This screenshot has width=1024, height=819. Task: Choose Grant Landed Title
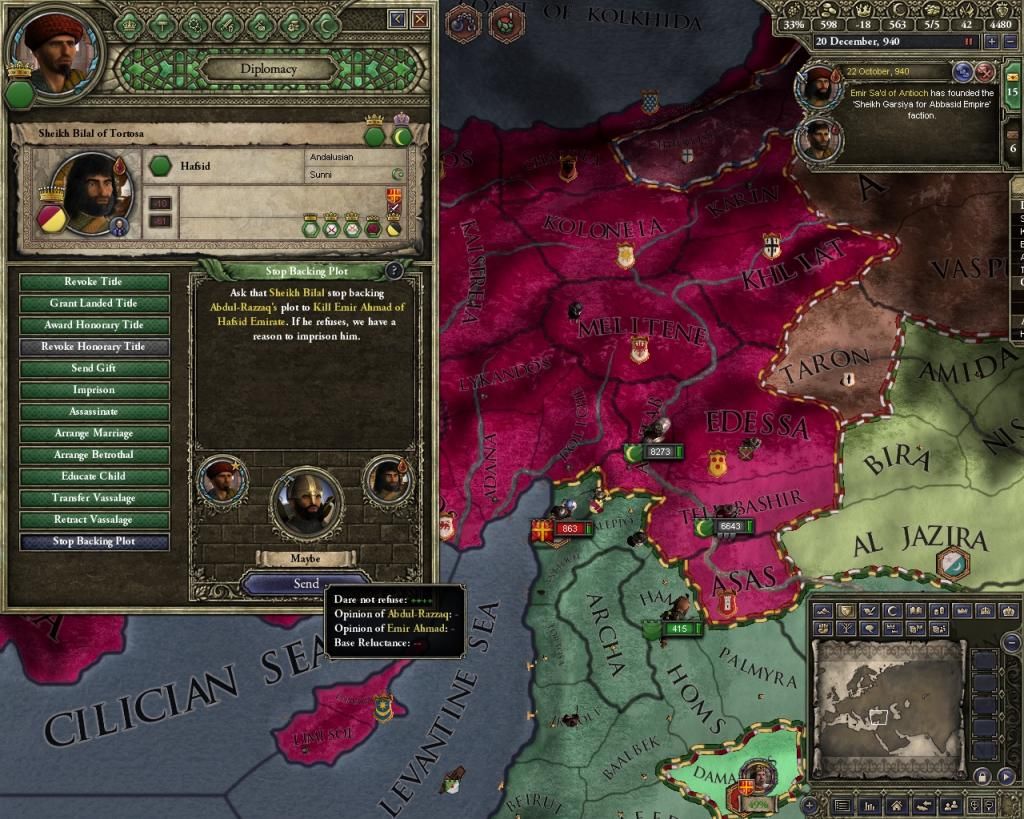pos(94,304)
